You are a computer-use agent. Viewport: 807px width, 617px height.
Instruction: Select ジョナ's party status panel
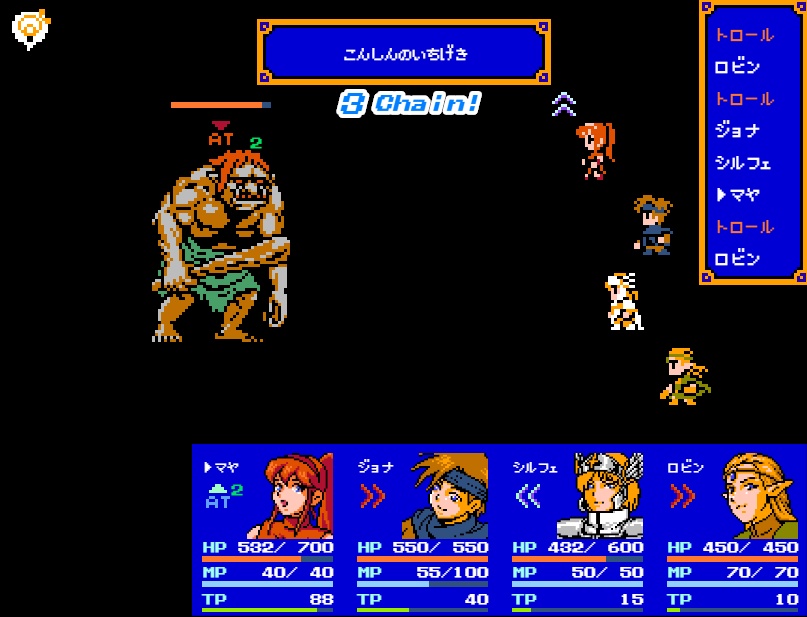click(x=423, y=529)
